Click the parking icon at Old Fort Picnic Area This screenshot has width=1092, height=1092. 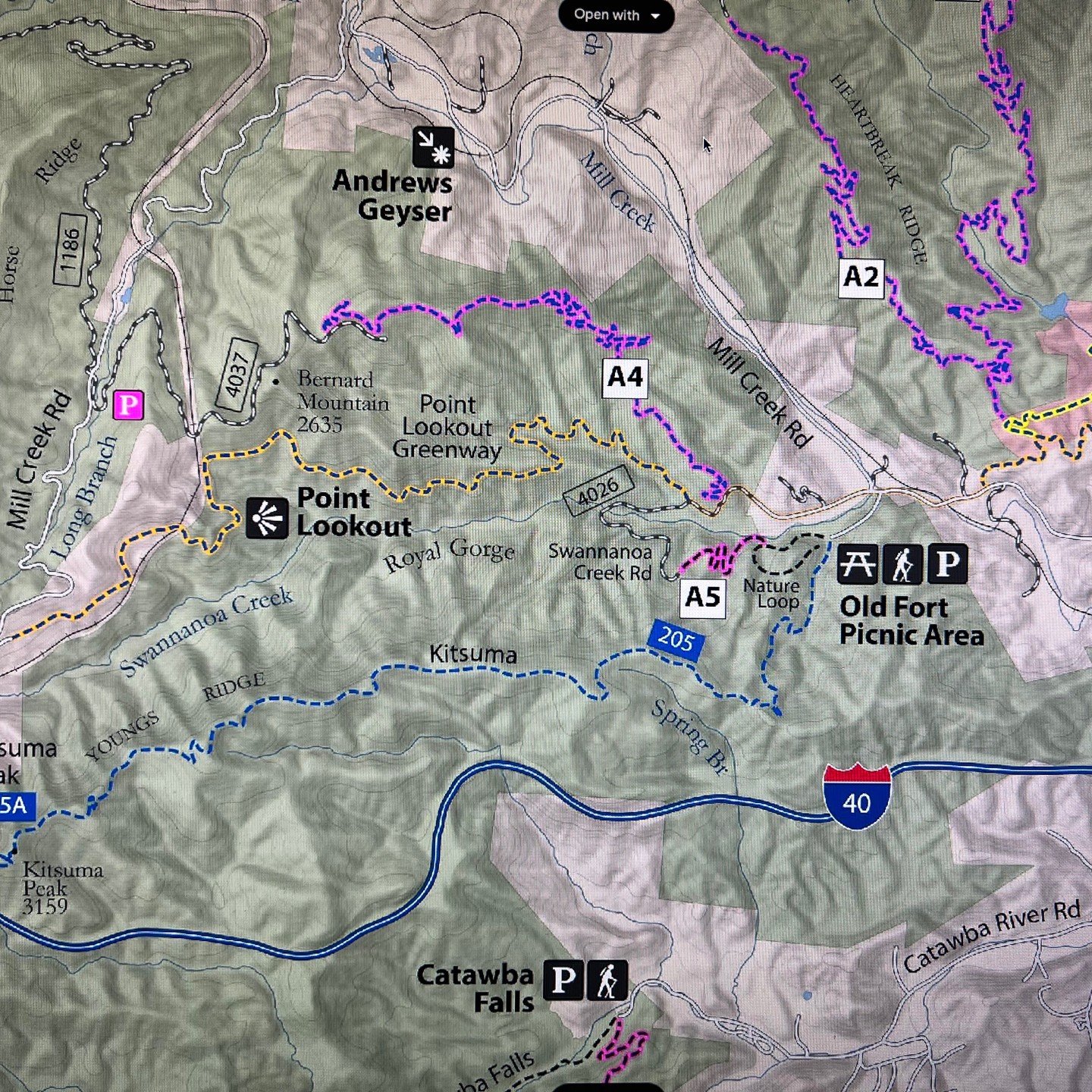[x=946, y=565]
